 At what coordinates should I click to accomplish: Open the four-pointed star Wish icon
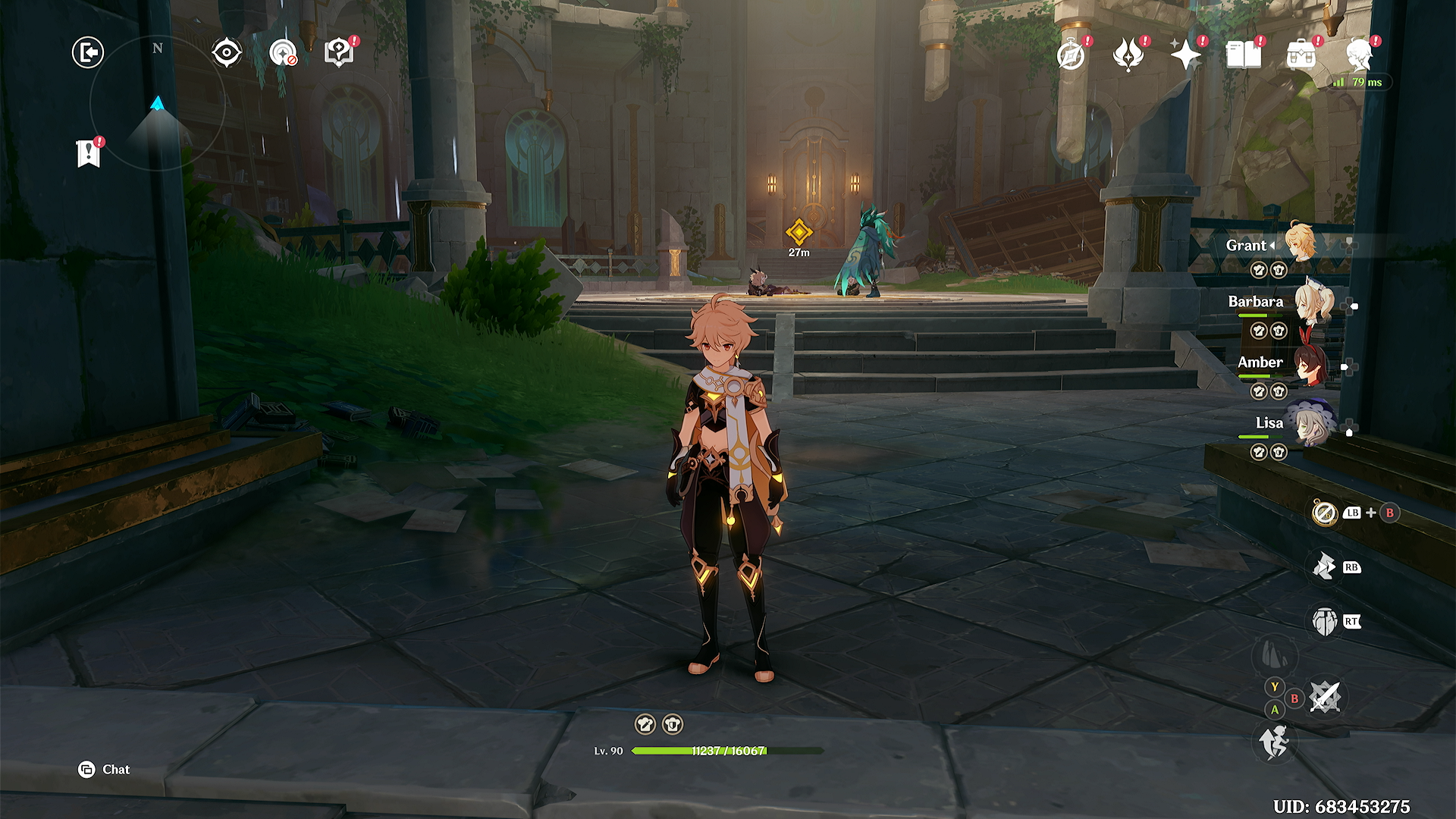tap(1185, 55)
